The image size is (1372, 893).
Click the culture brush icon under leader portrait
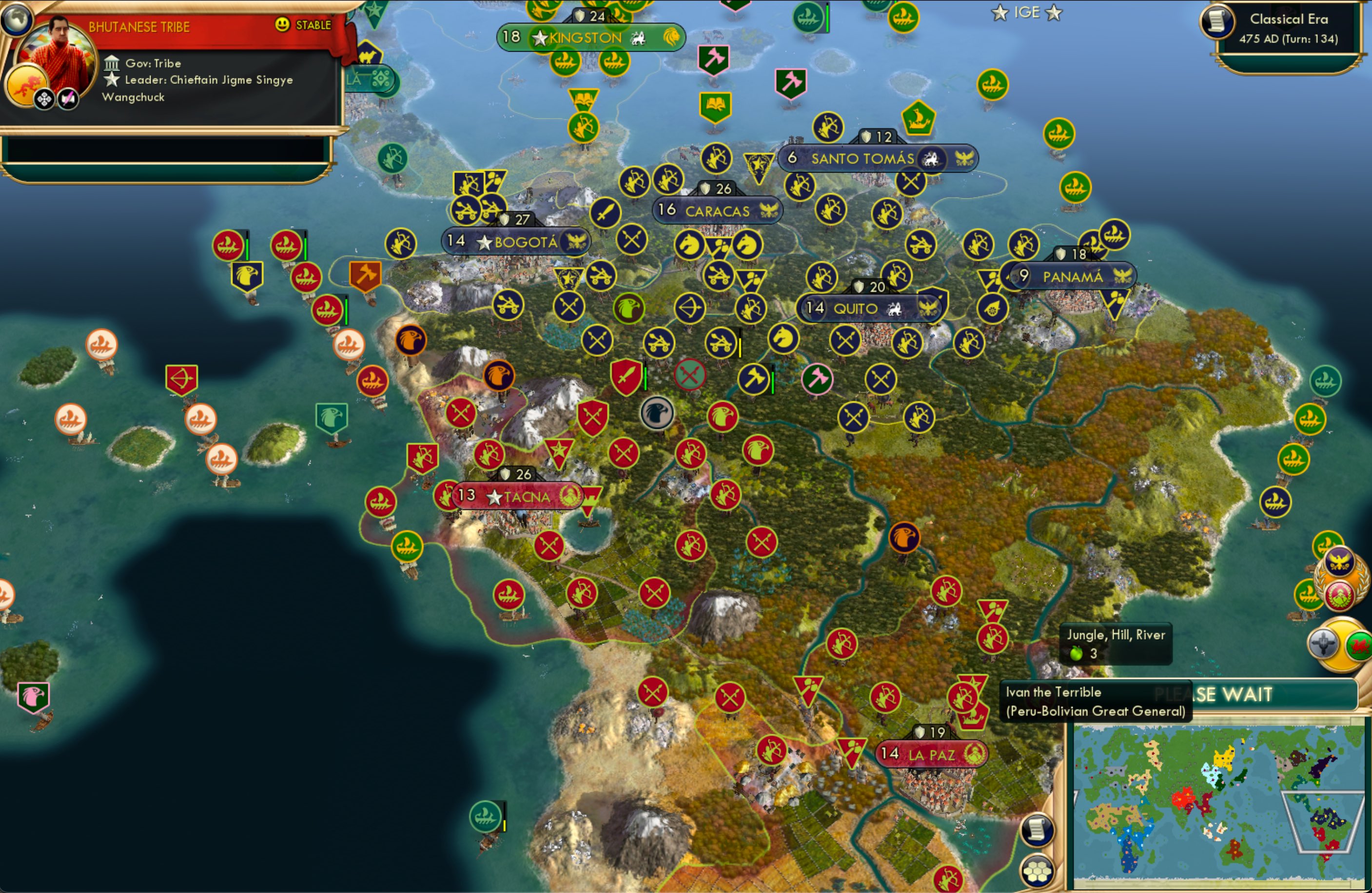click(68, 98)
